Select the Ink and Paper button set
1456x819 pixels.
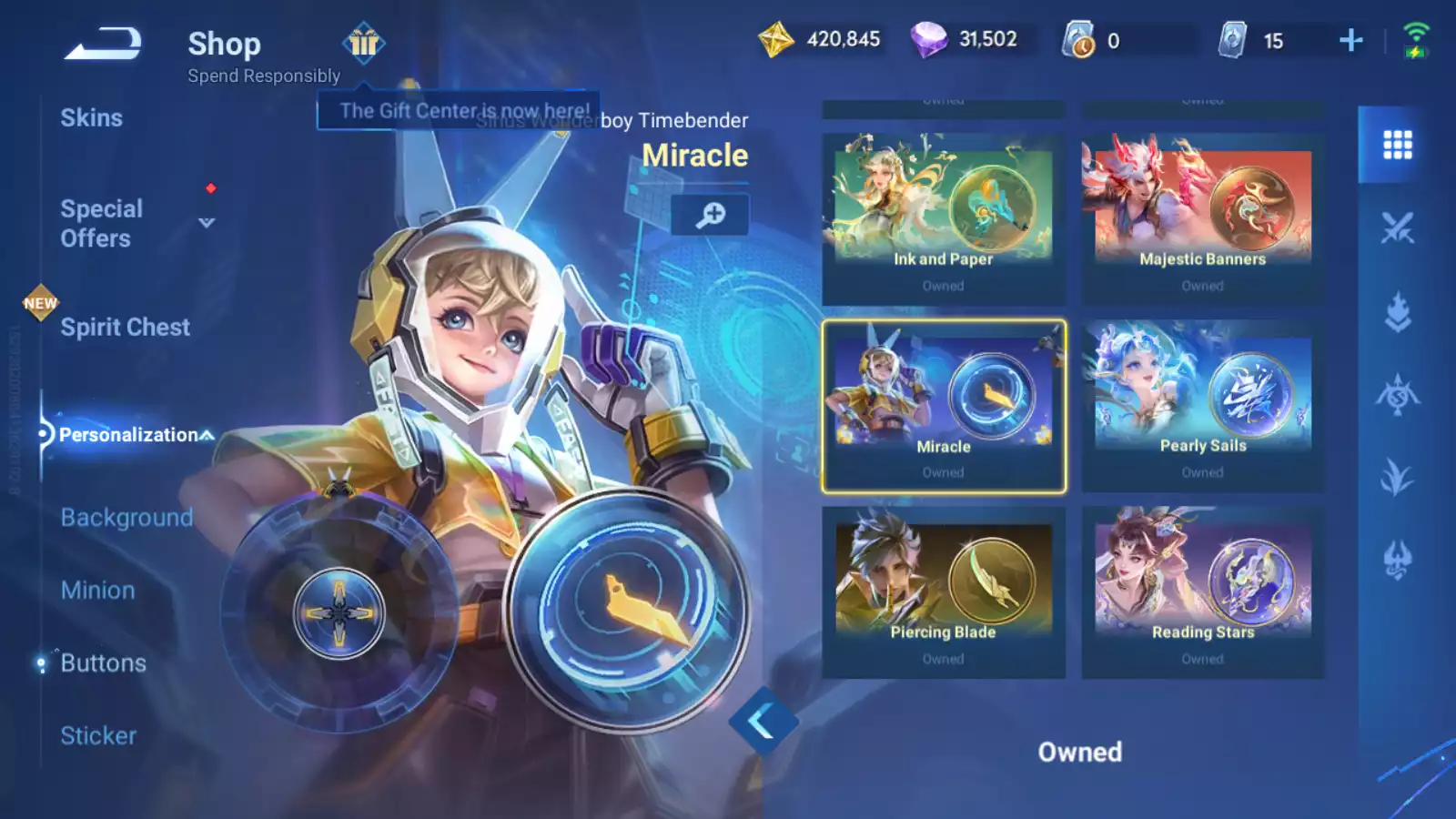coord(943,218)
